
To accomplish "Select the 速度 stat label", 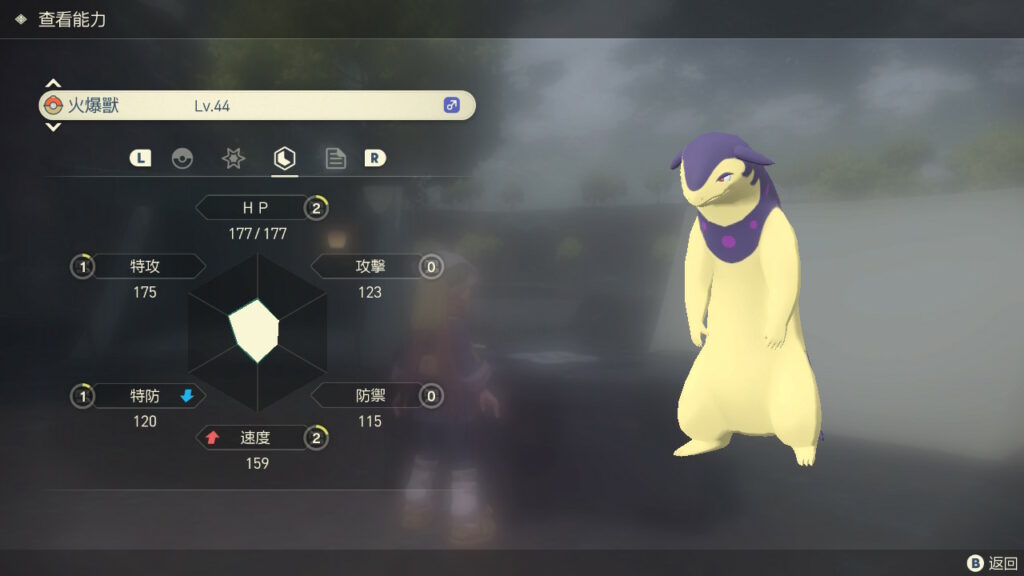I will (255, 438).
